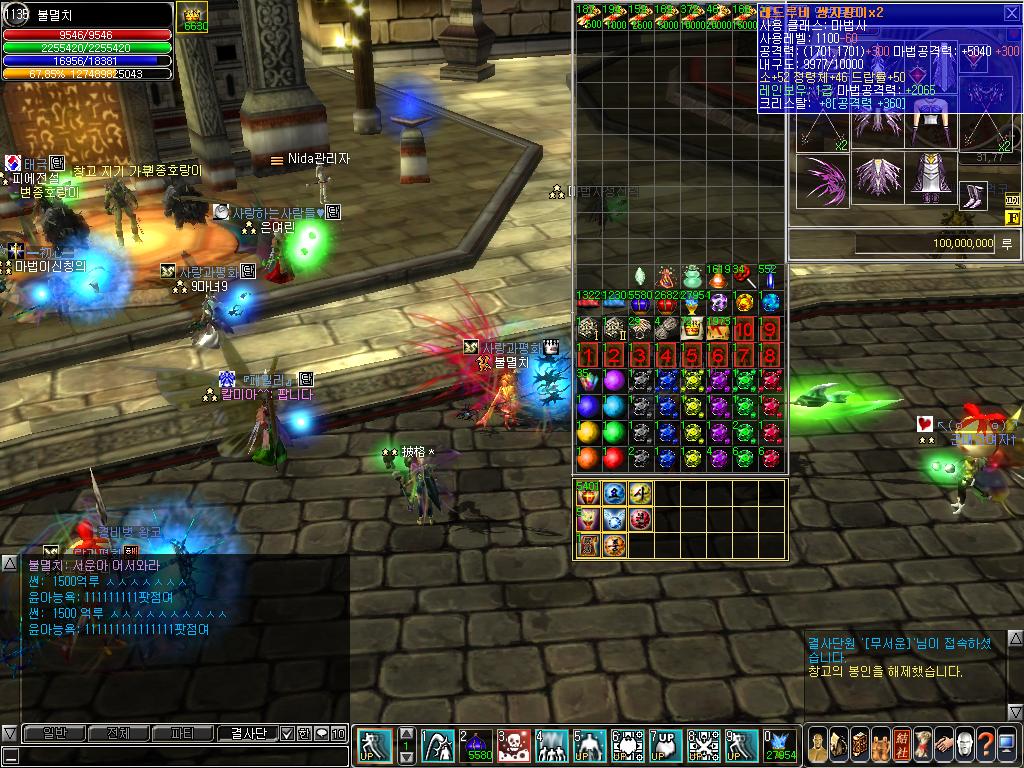
Task: Open the question mark help menu icon
Action: [x=986, y=744]
